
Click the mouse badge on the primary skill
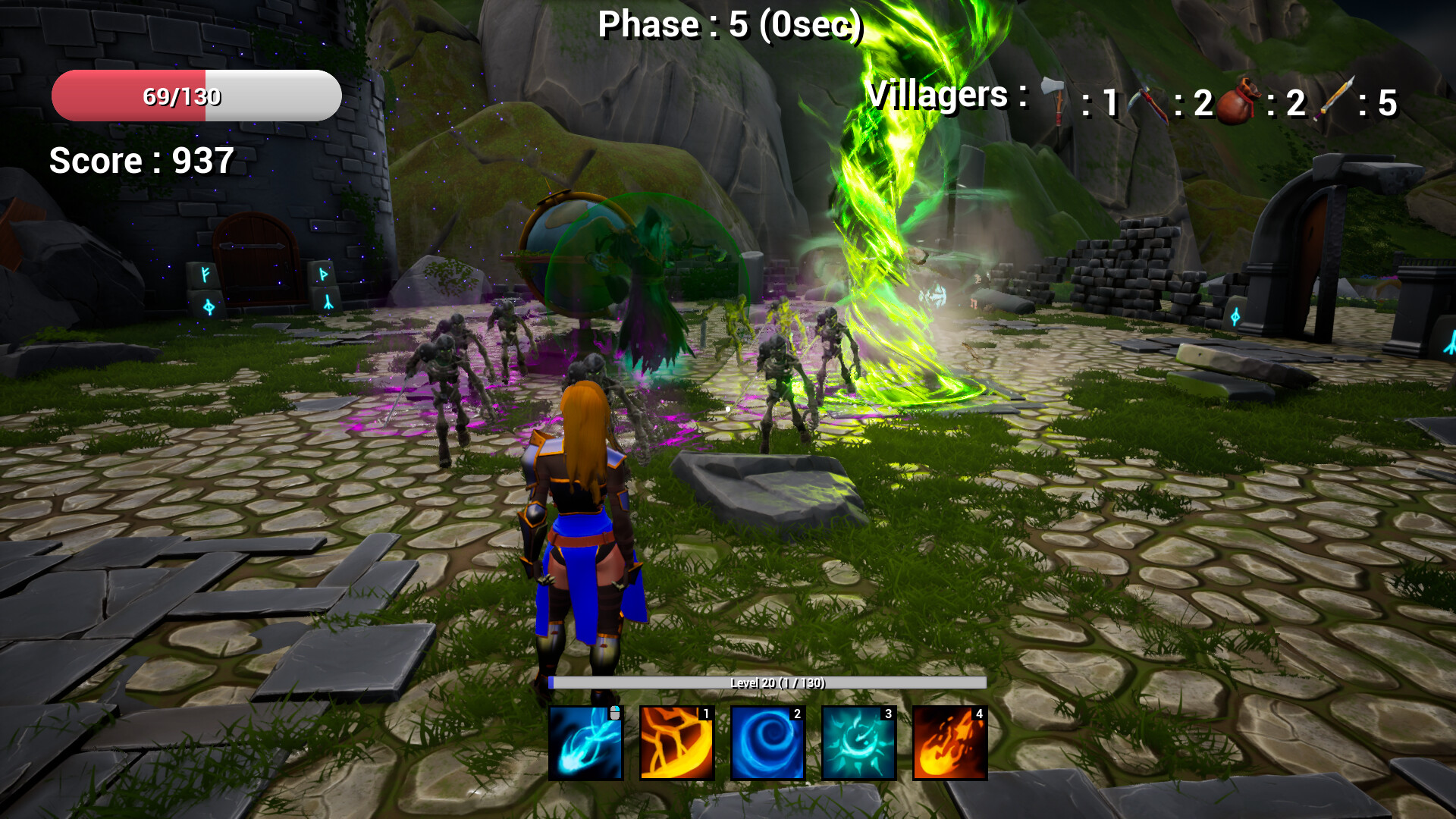point(616,713)
